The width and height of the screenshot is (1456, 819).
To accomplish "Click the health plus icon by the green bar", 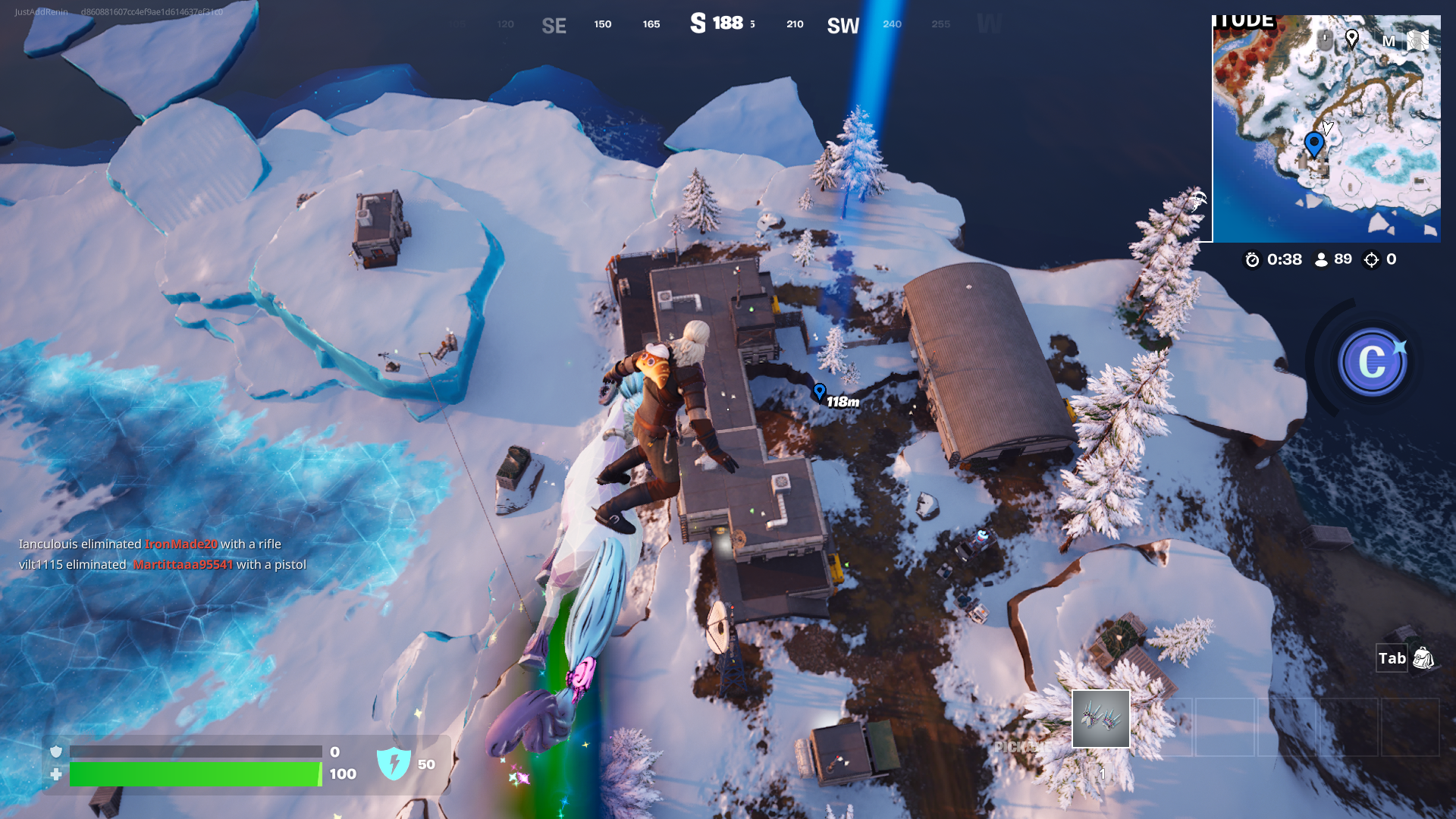I will point(55,774).
